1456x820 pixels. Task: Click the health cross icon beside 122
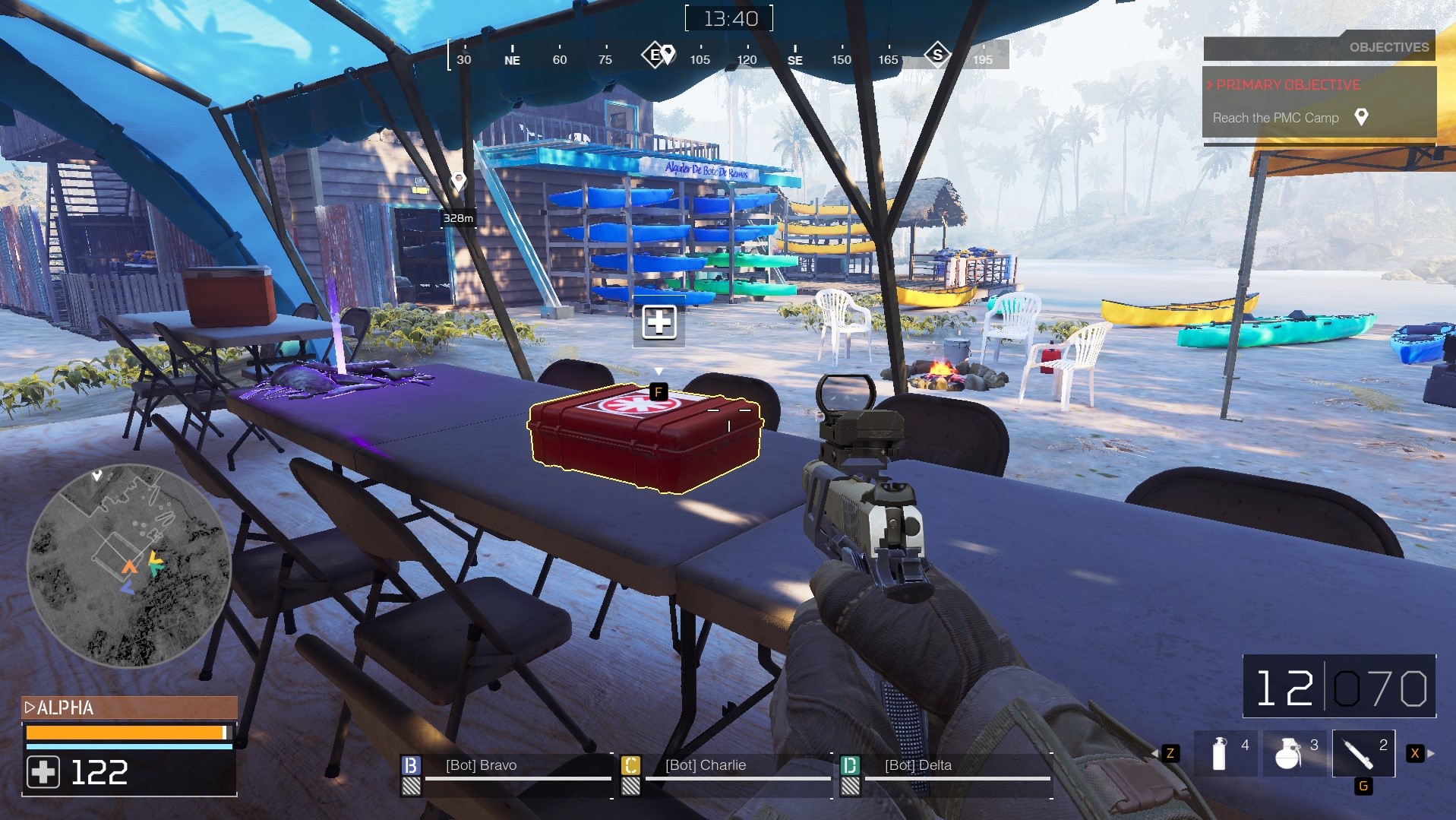click(x=43, y=772)
